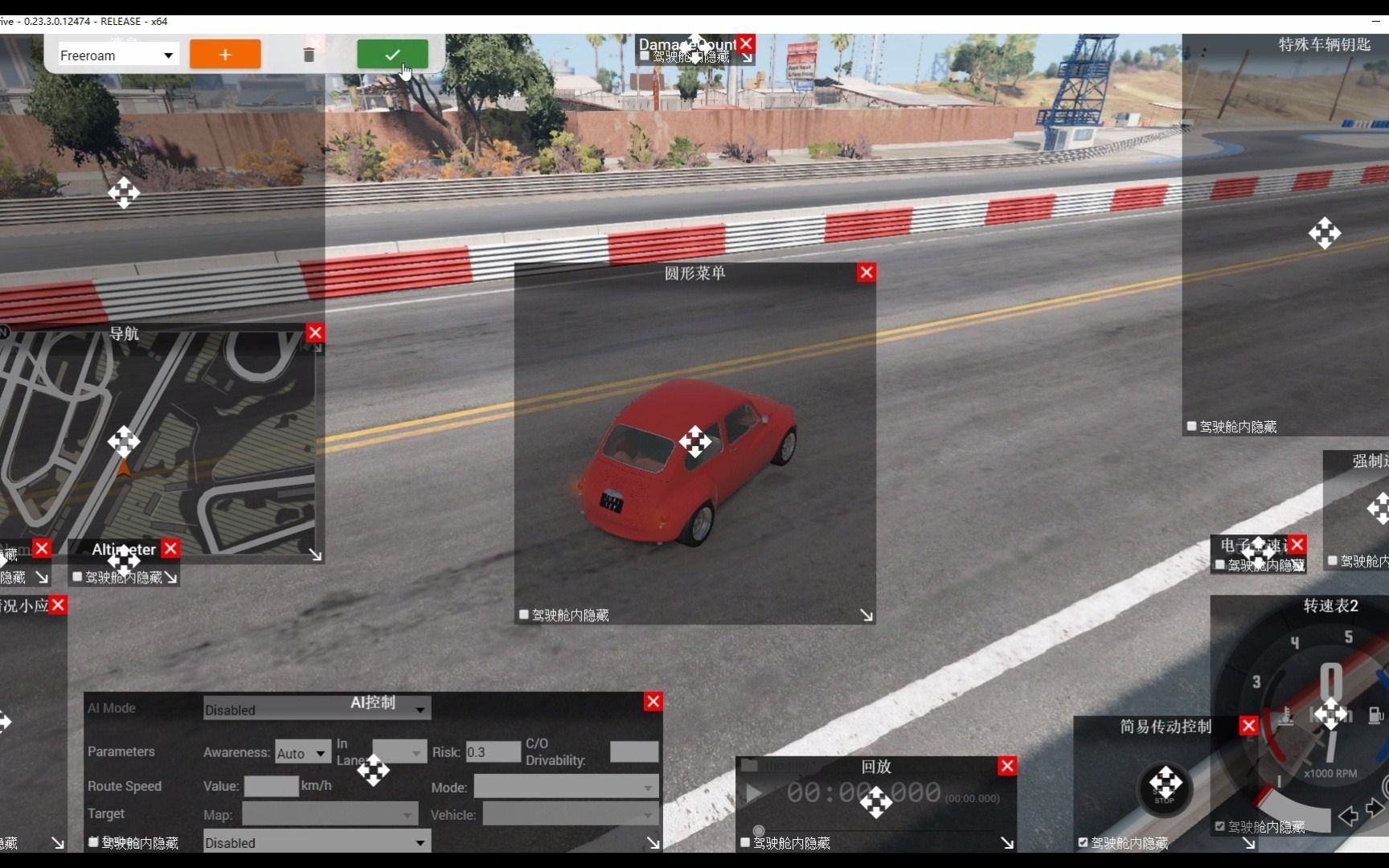Confirm layout with the green checkmark

click(x=391, y=55)
